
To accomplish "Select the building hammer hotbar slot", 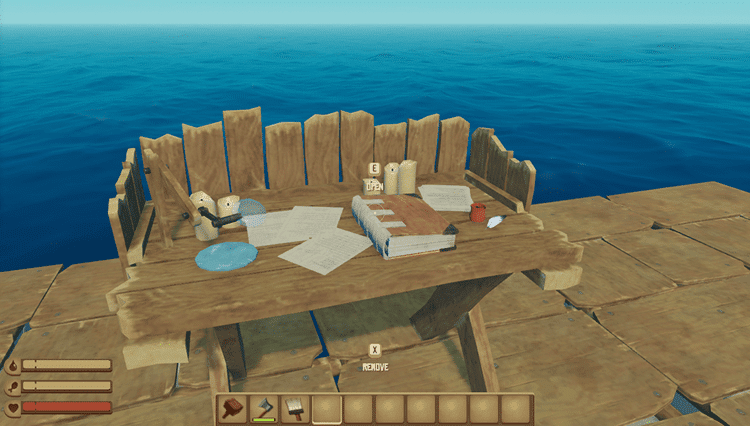I will click(233, 409).
